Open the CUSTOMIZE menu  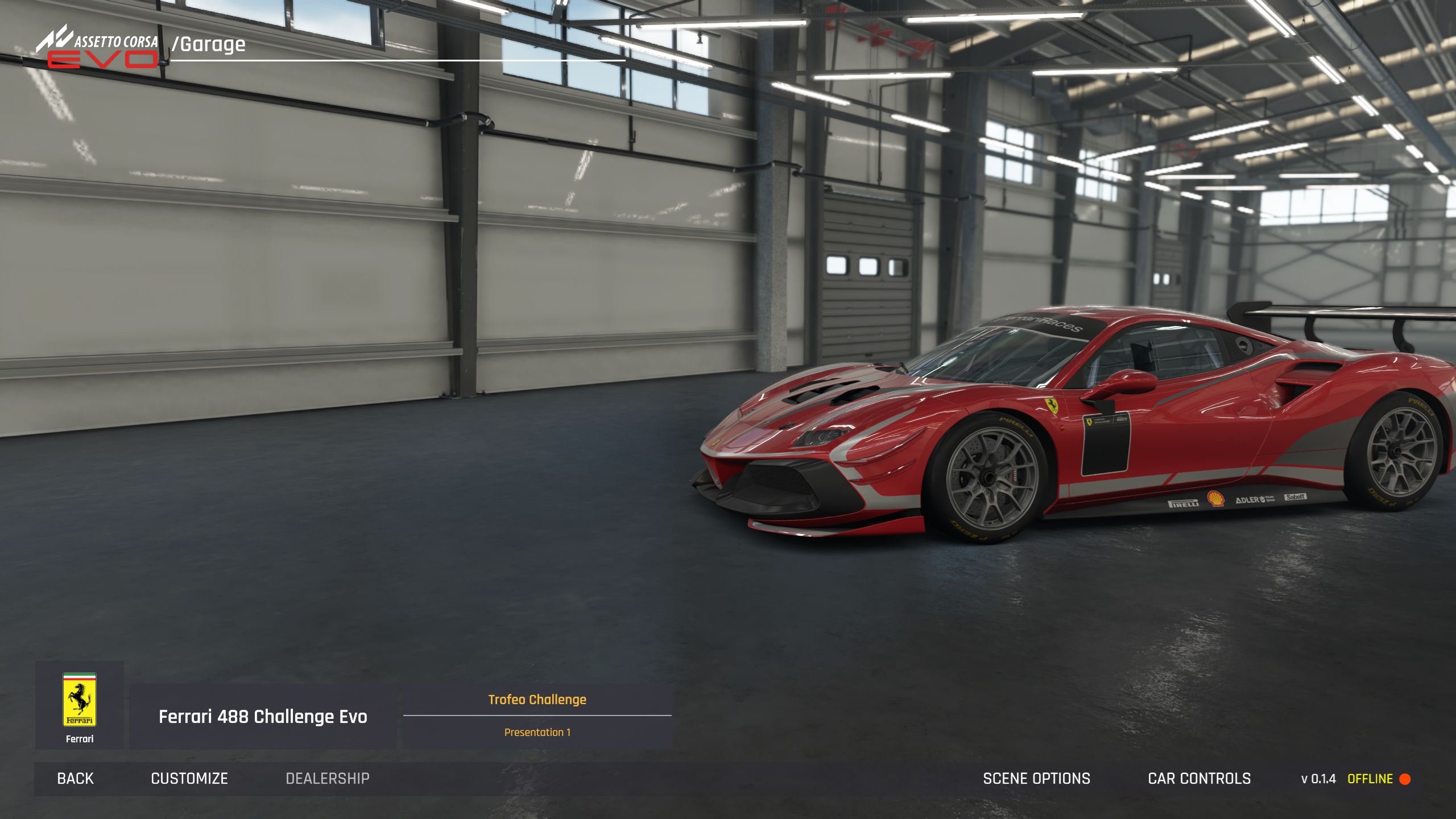(189, 779)
